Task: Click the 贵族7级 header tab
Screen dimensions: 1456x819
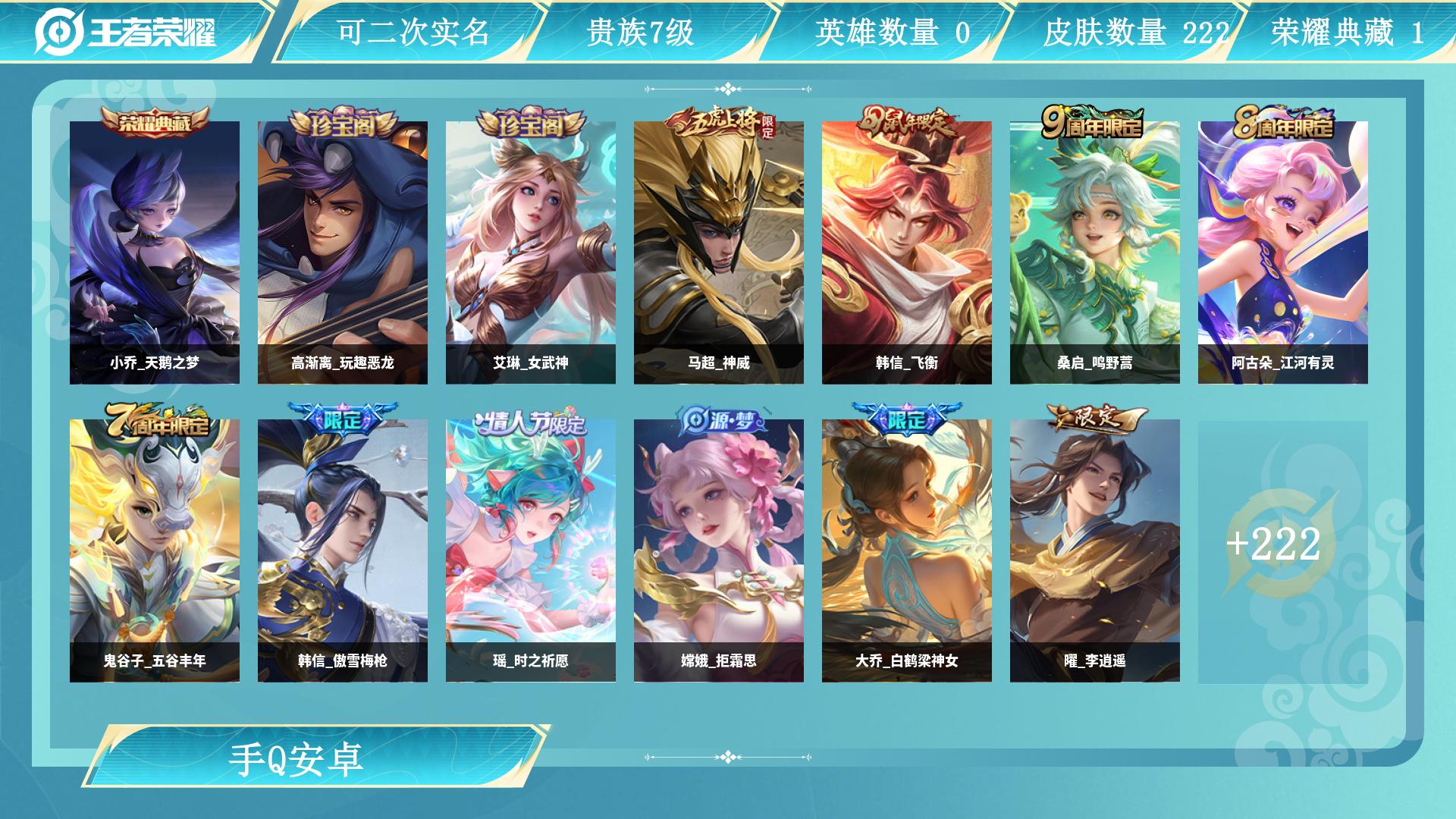Action: pyautogui.click(x=640, y=32)
